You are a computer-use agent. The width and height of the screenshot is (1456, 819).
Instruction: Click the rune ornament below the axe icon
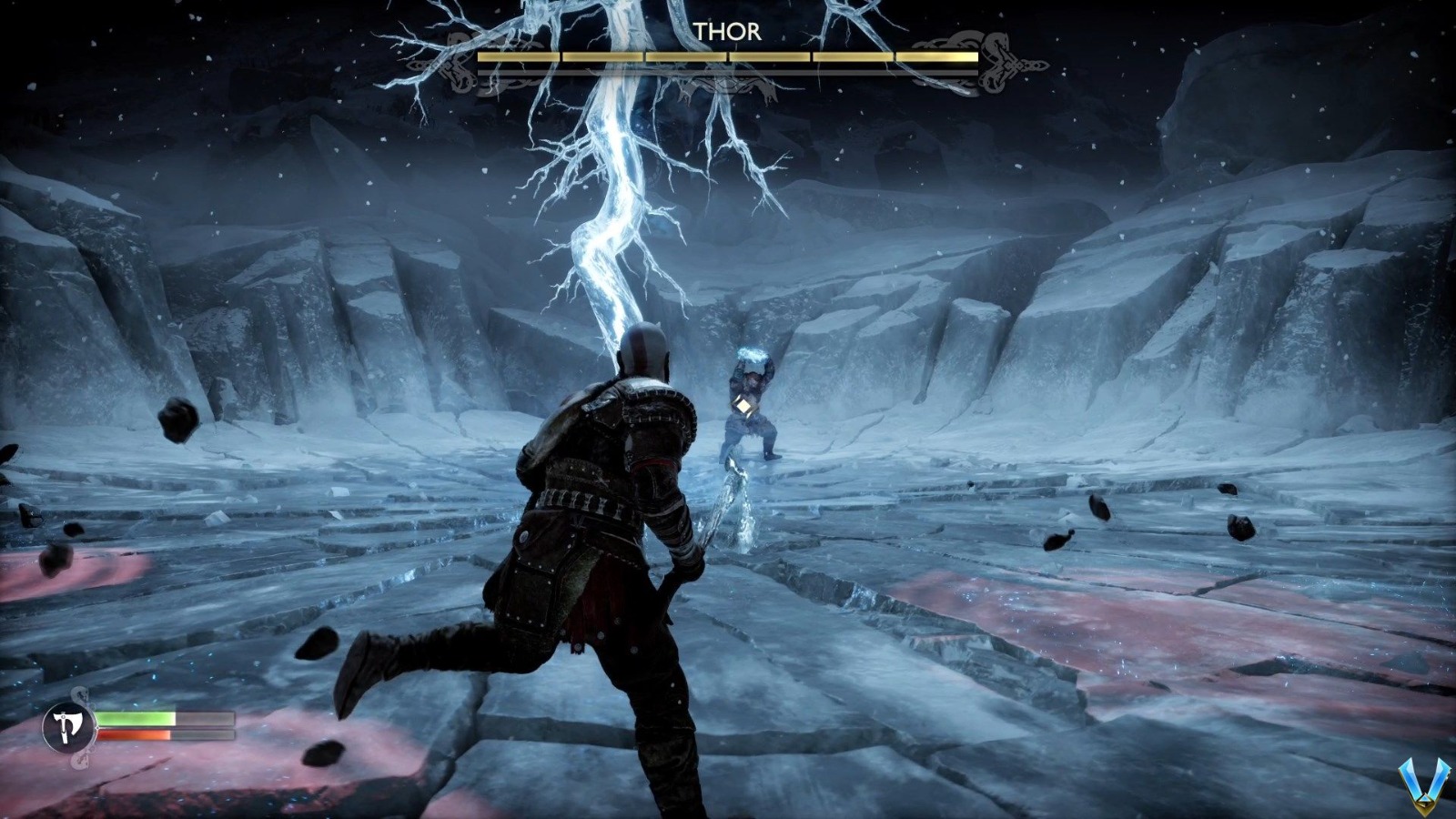click(79, 763)
